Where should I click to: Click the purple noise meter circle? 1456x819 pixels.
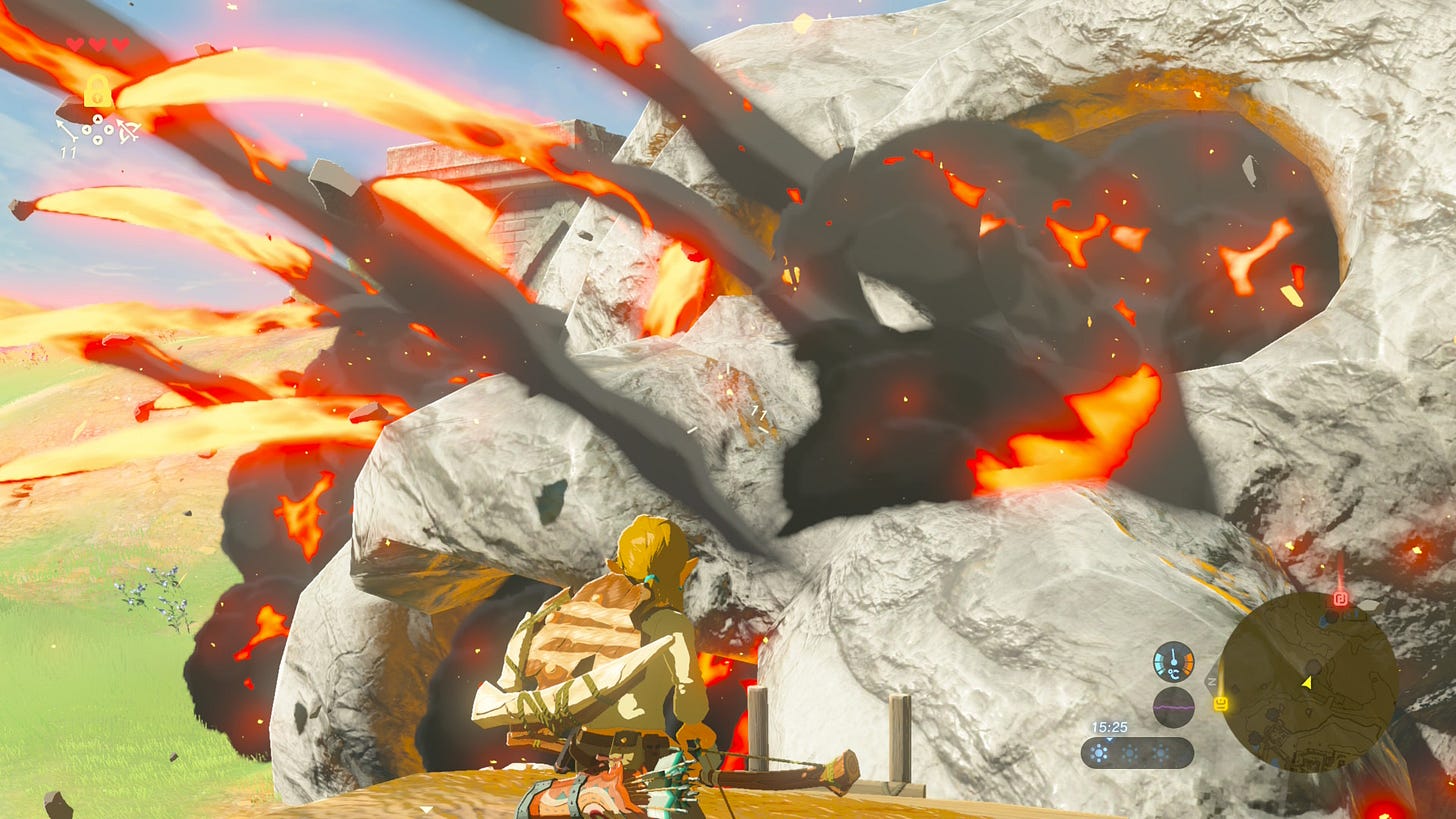point(1173,706)
